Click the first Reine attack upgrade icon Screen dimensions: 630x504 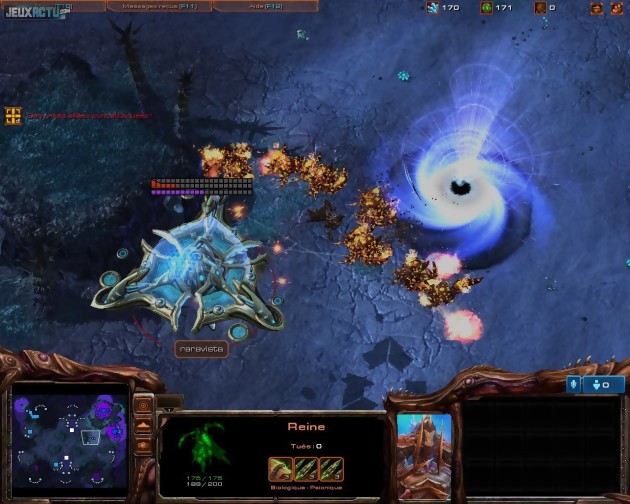pos(280,468)
